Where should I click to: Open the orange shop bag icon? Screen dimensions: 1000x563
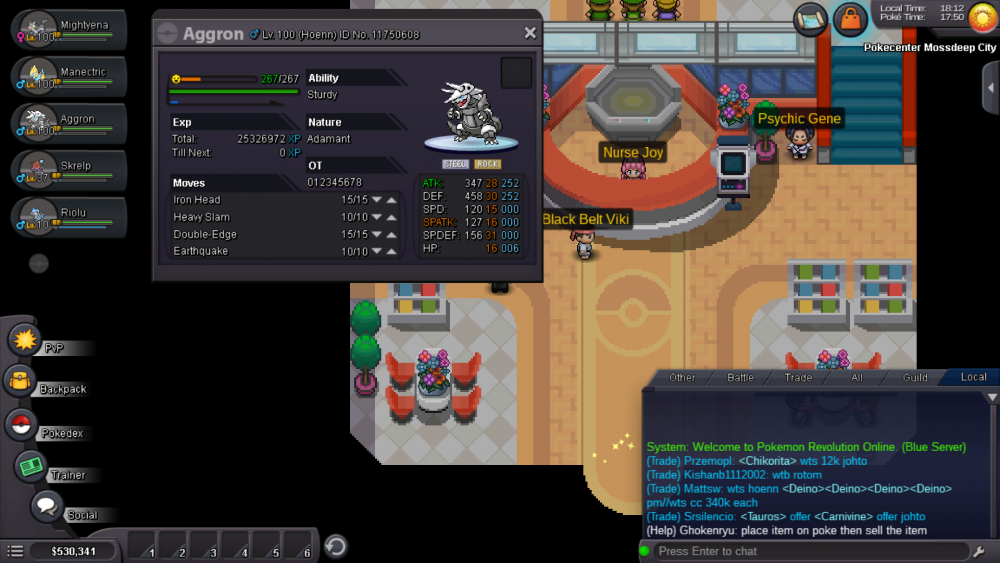(x=850, y=18)
